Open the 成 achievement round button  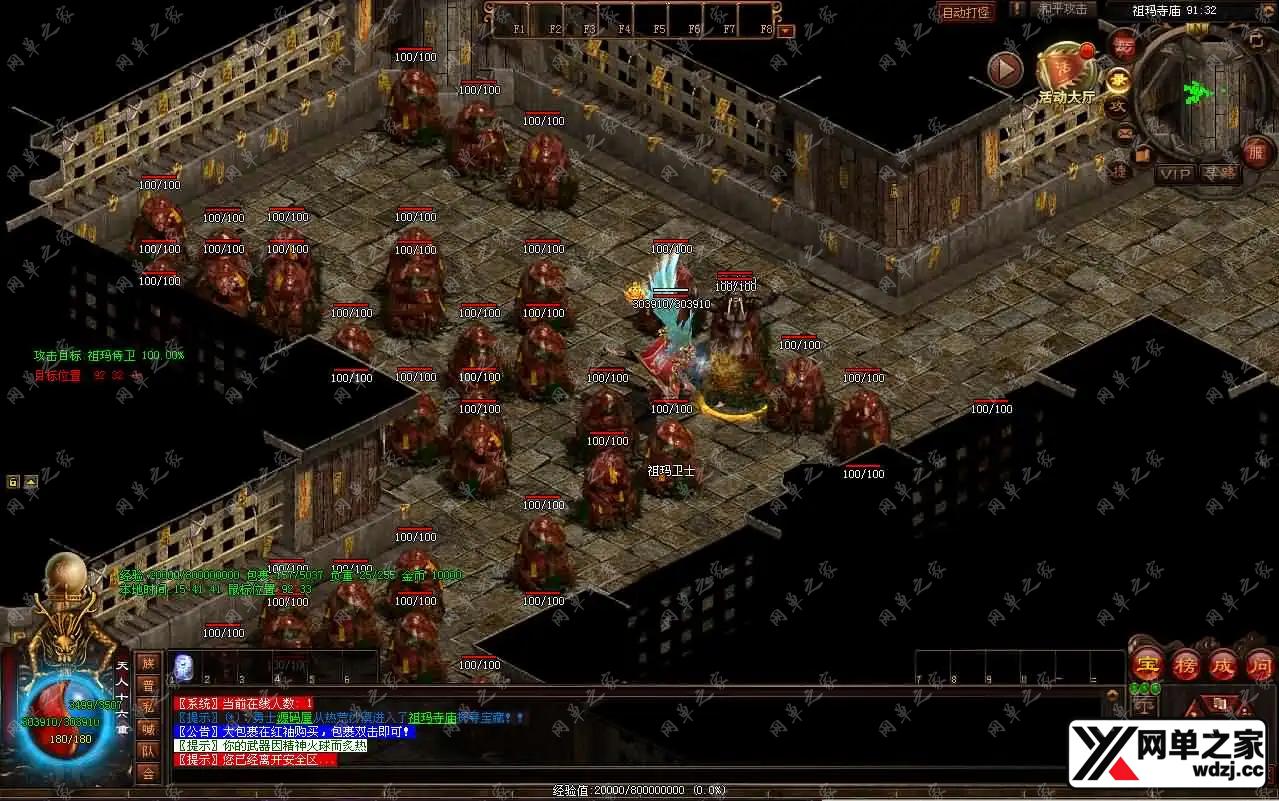pos(1224,663)
